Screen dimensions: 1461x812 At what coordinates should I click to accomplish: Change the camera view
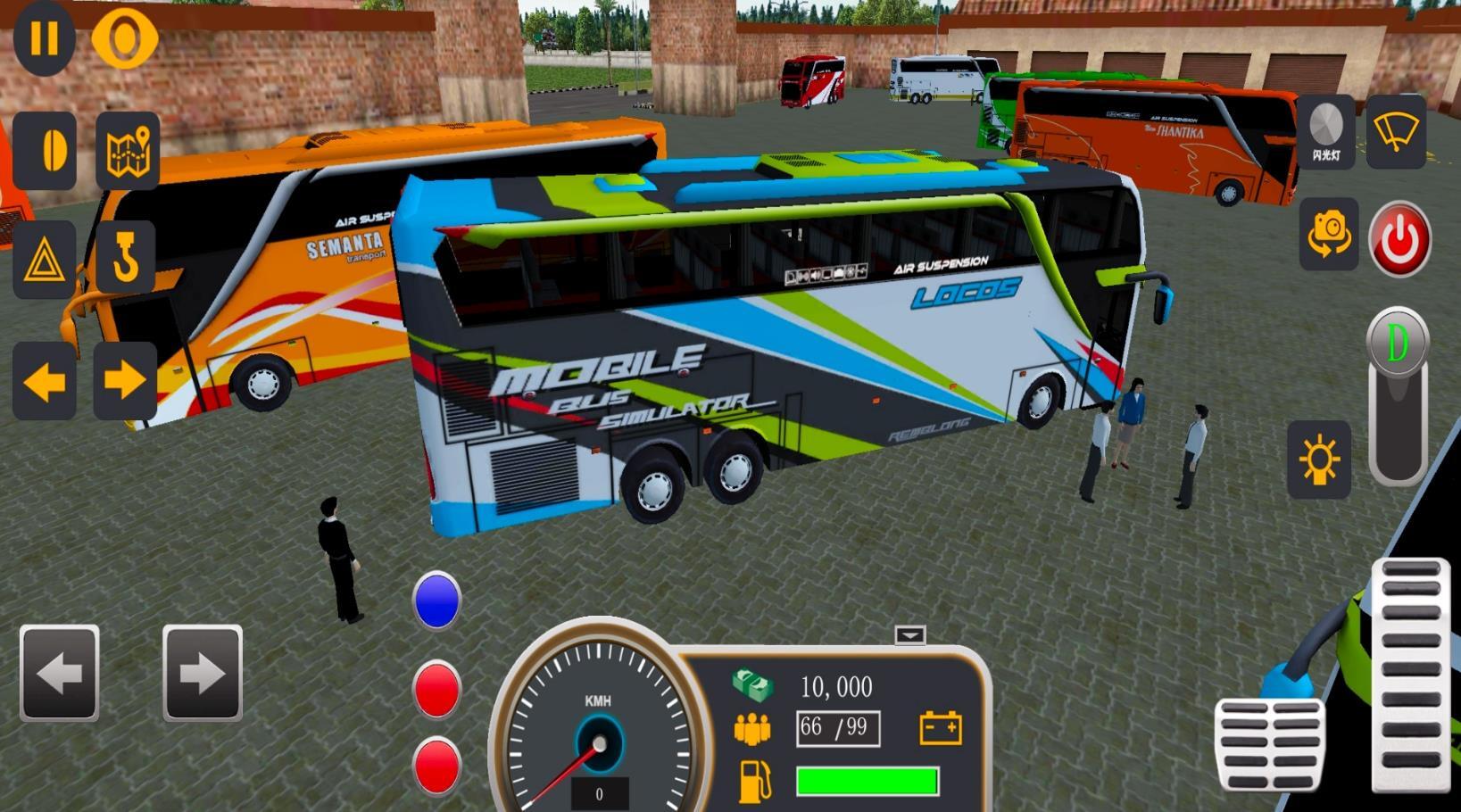click(1328, 236)
